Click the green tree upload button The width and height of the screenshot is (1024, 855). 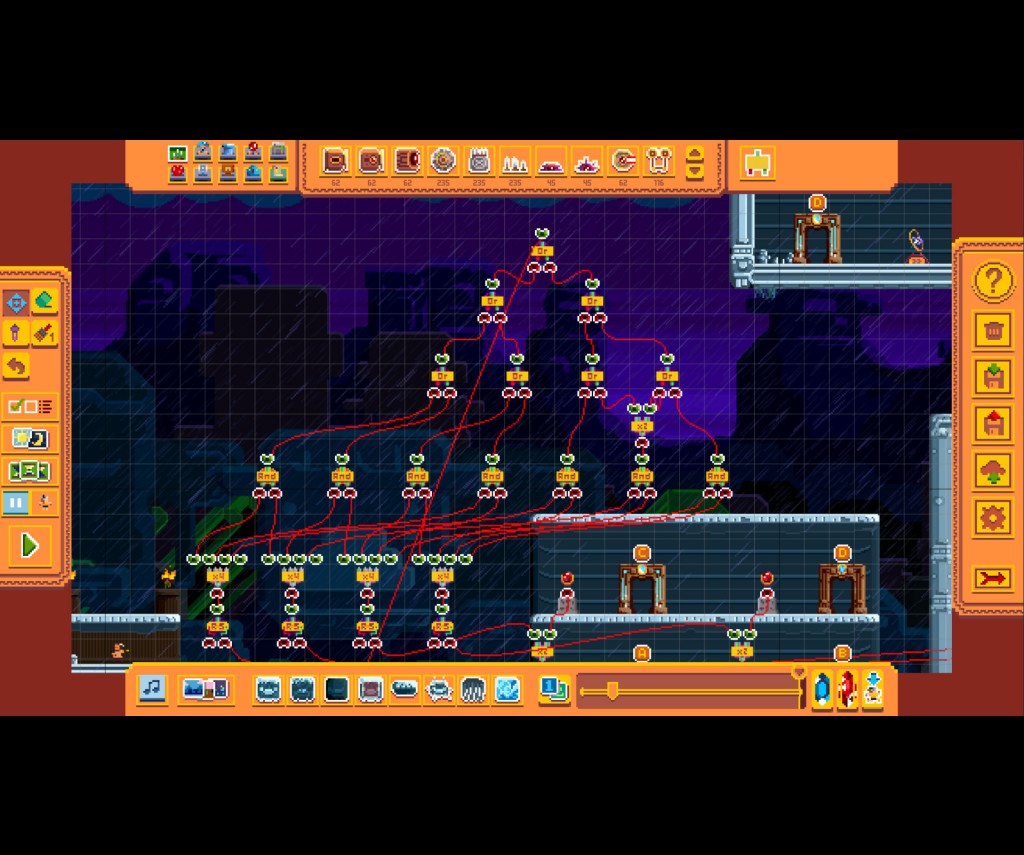(x=992, y=471)
